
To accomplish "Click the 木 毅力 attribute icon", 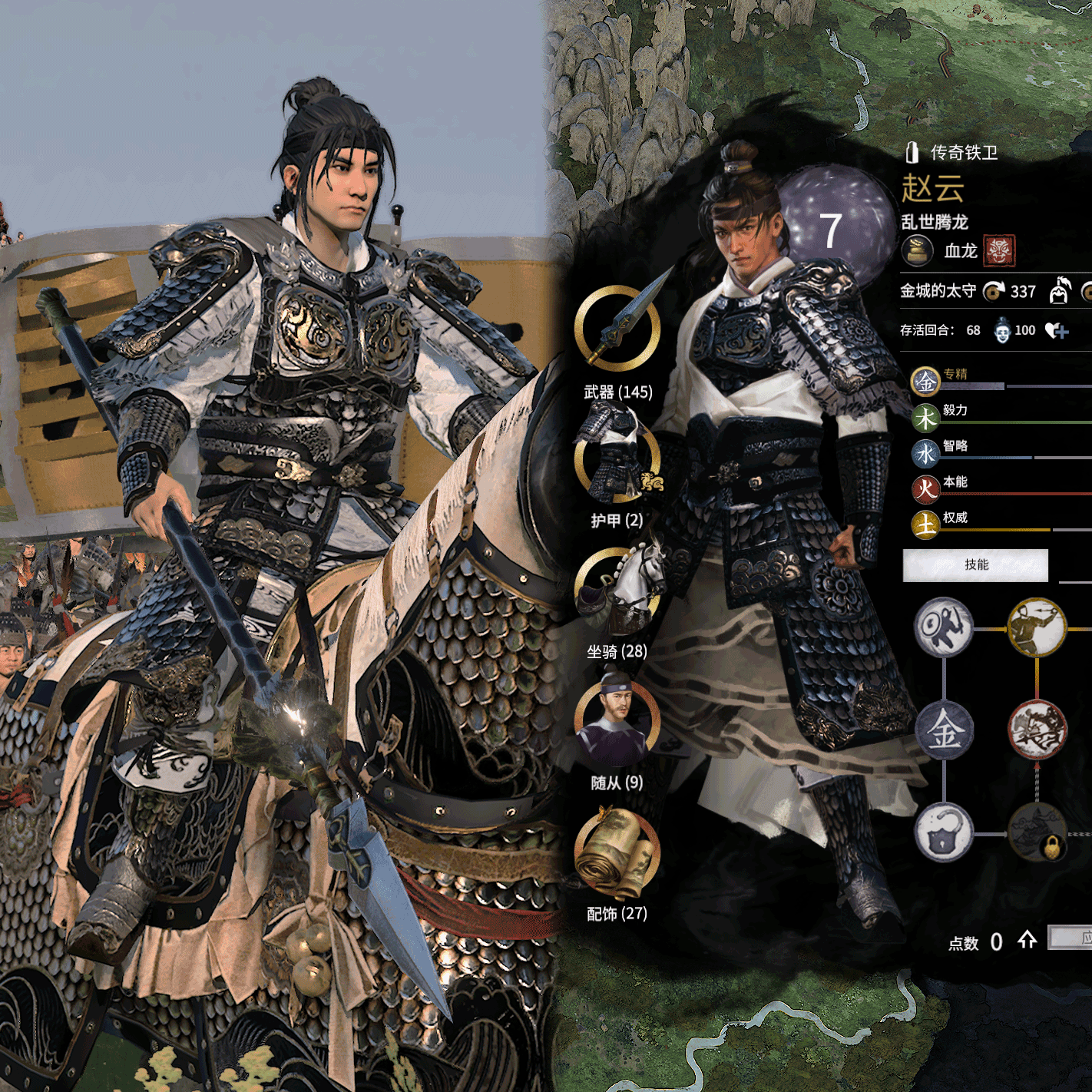I will click(926, 418).
